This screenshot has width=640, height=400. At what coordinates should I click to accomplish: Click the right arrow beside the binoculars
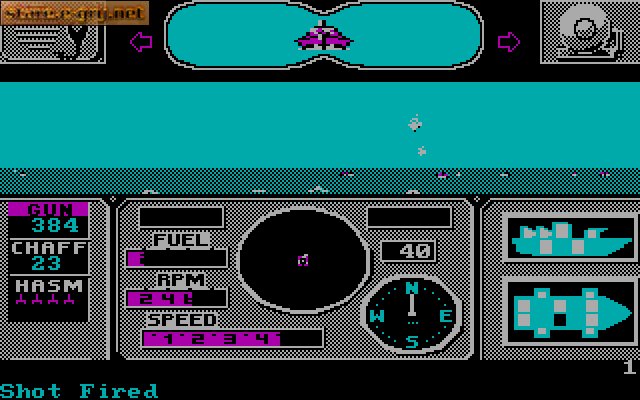[x=509, y=41]
